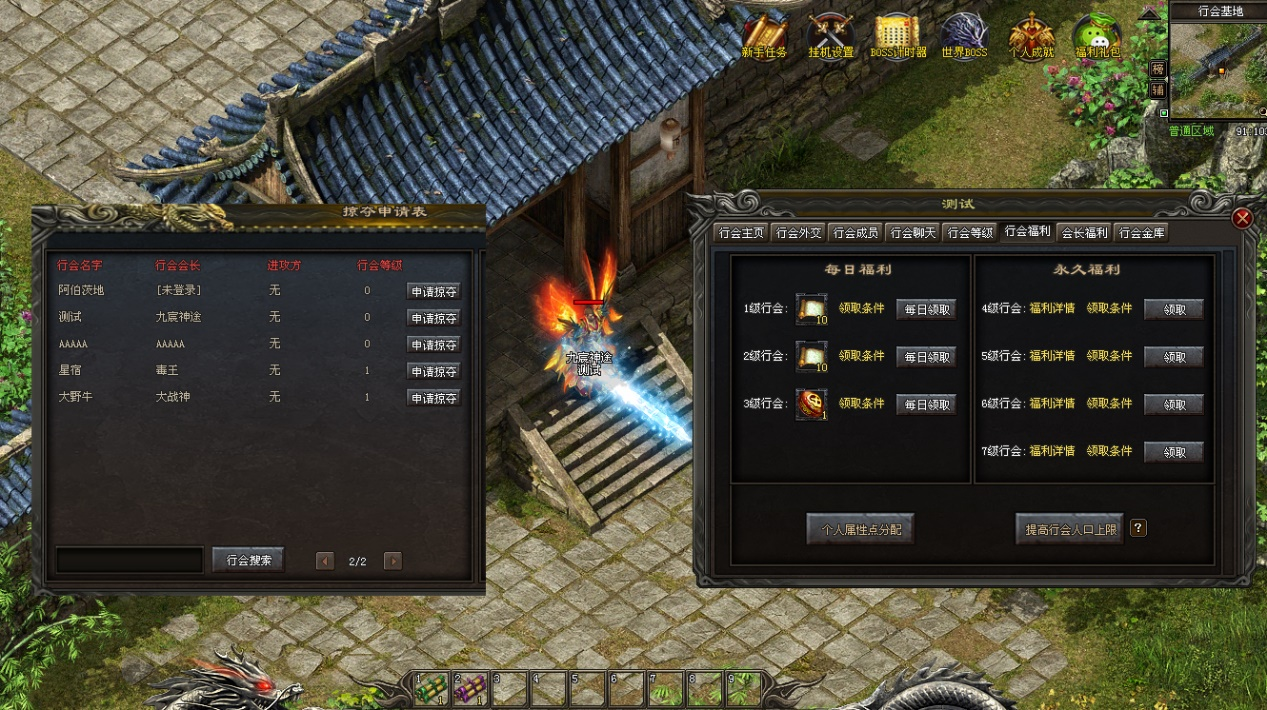Open the question mark help button
This screenshot has width=1267, height=710.
1138,528
